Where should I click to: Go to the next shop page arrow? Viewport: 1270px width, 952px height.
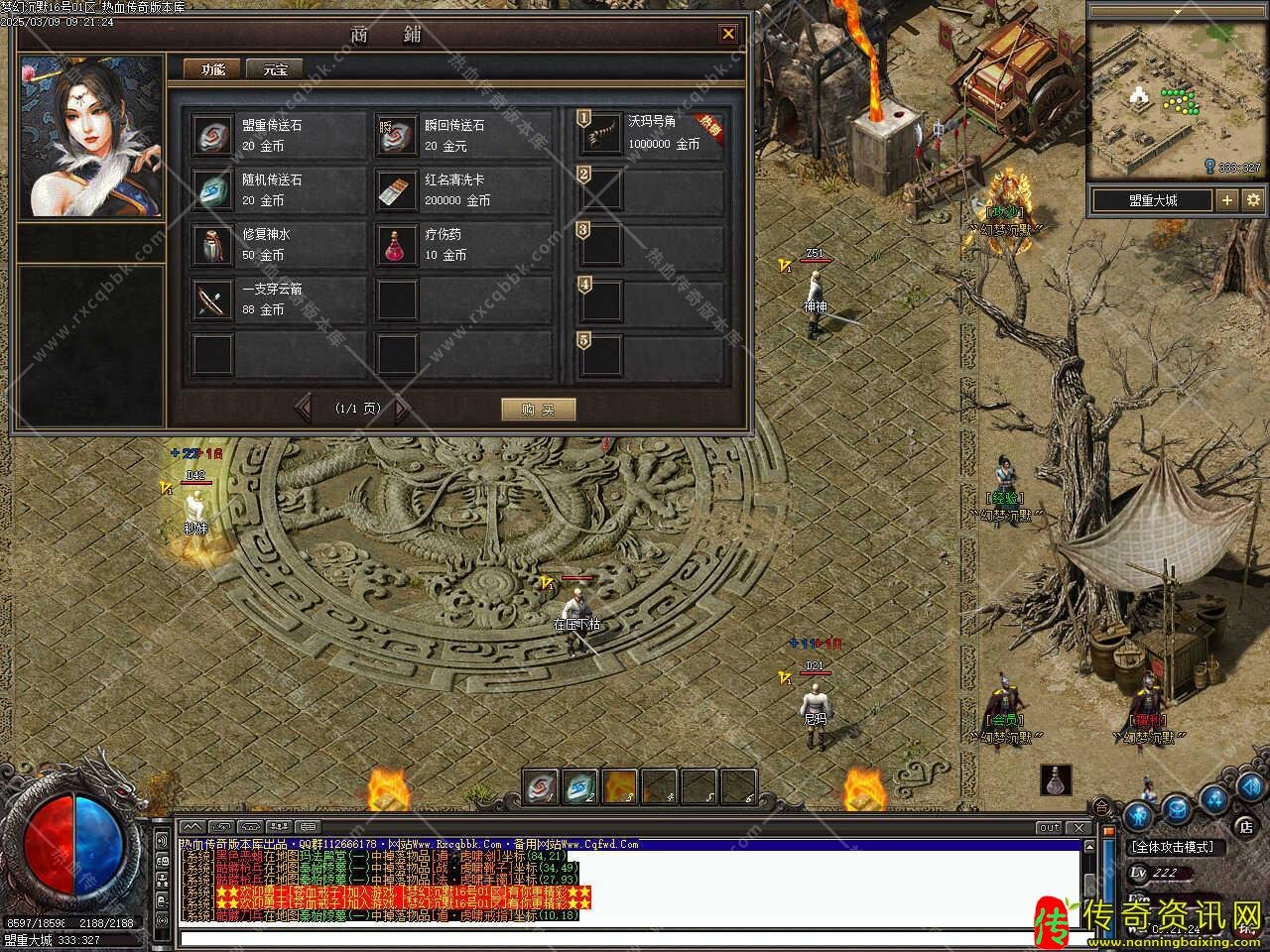[401, 409]
